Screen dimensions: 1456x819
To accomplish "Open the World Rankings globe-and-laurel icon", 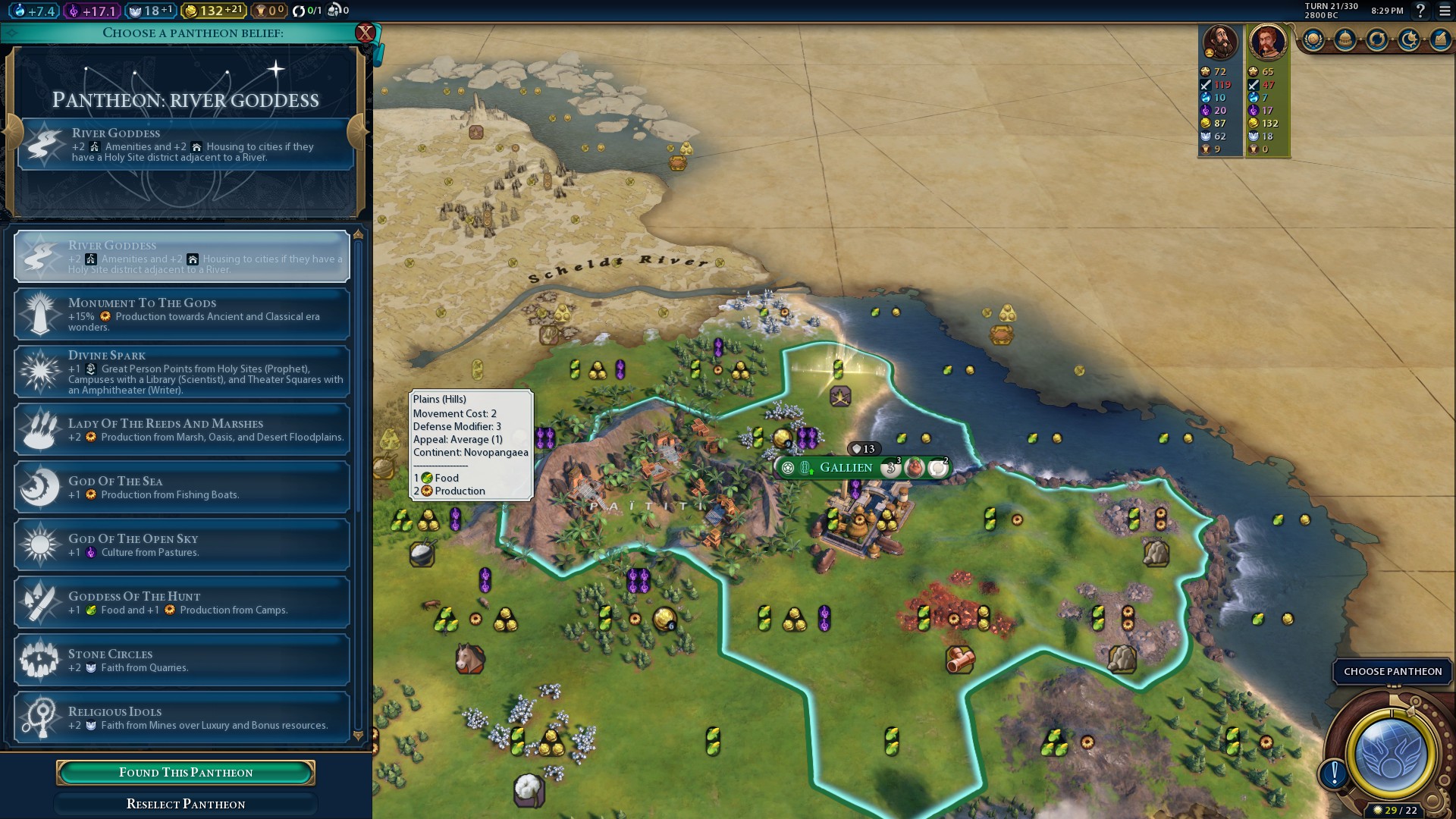I will (1313, 39).
